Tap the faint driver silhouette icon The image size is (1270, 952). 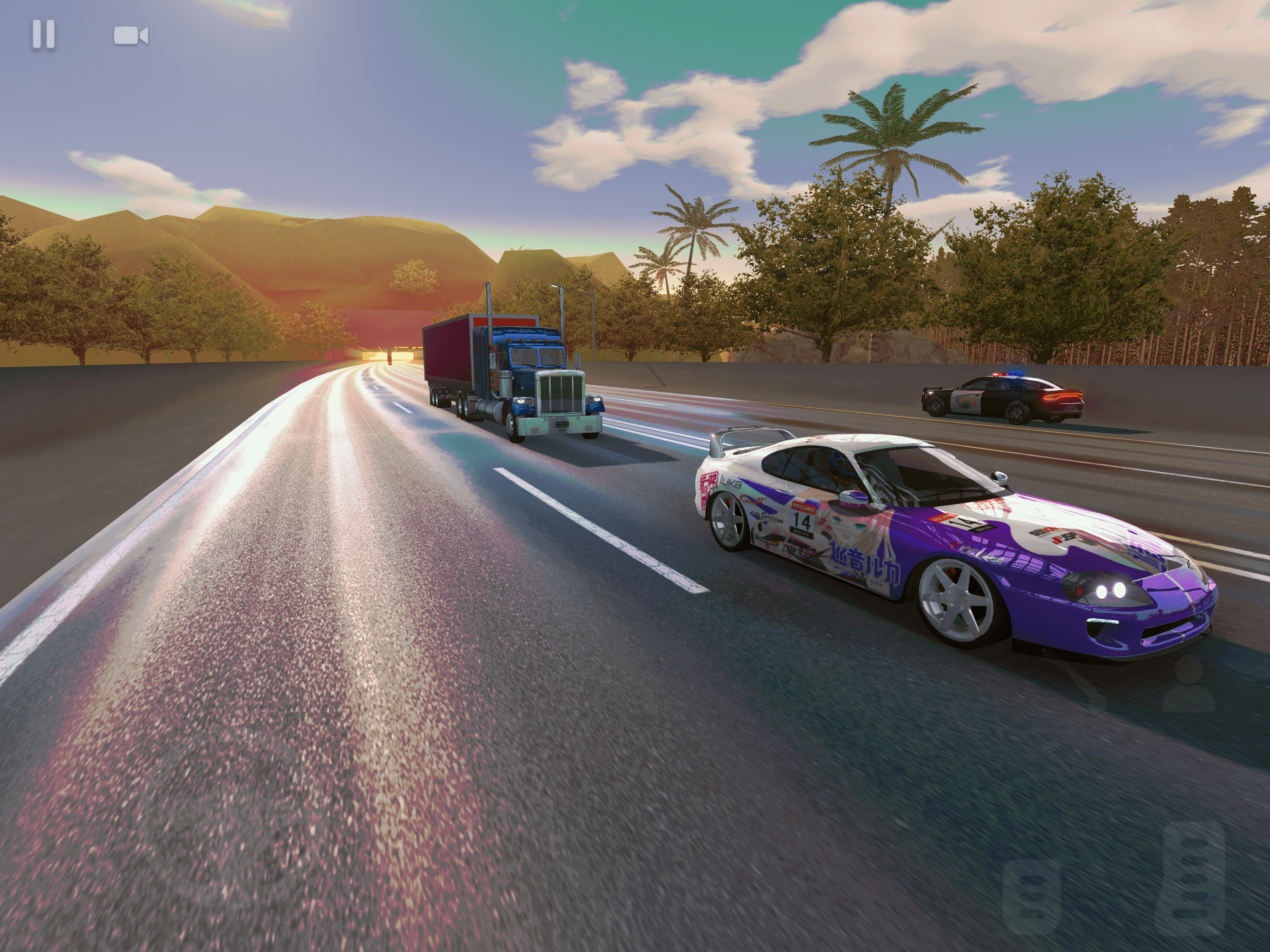[x=1189, y=686]
